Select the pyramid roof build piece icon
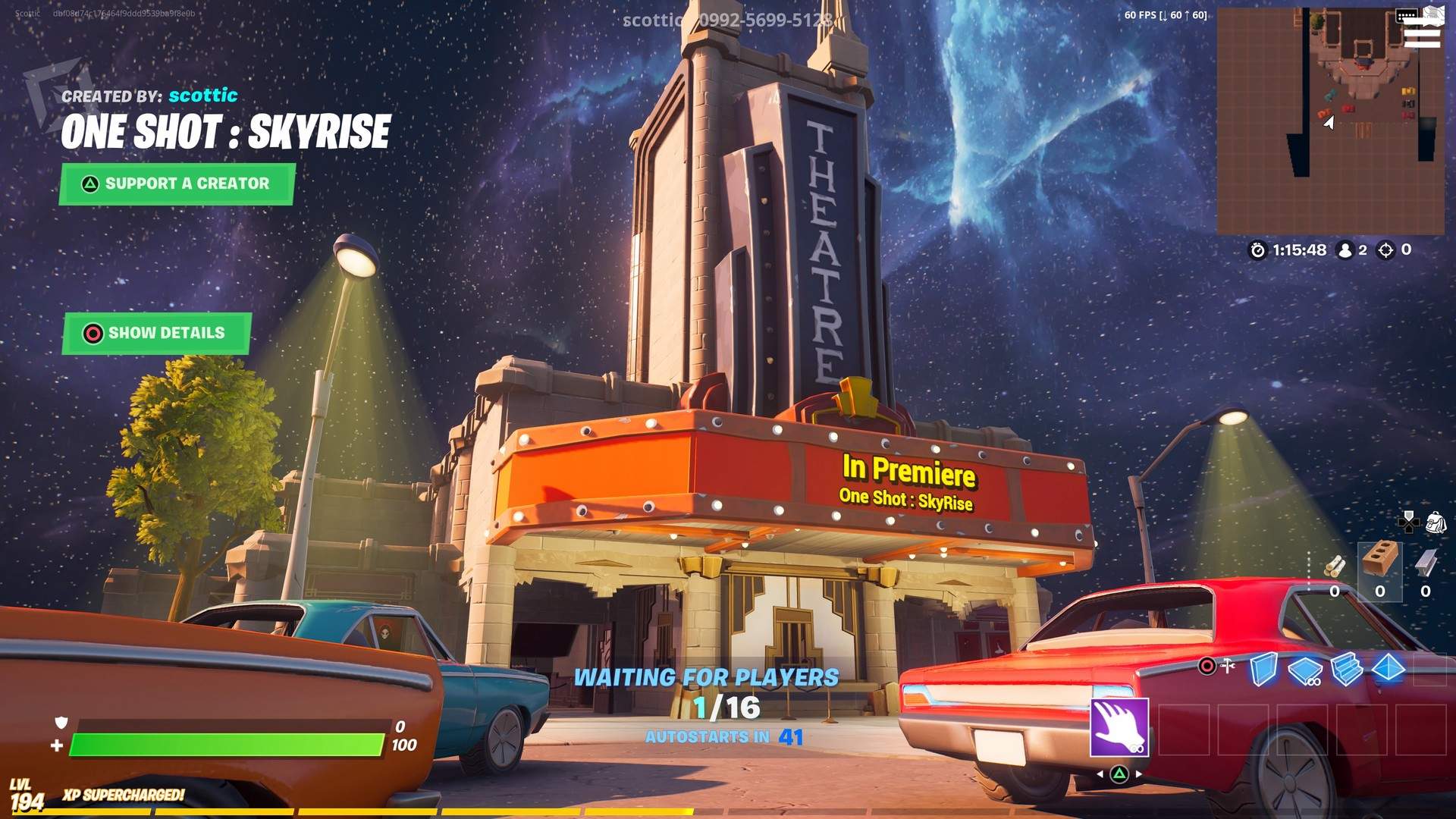This screenshot has width=1456, height=819. [x=1388, y=668]
